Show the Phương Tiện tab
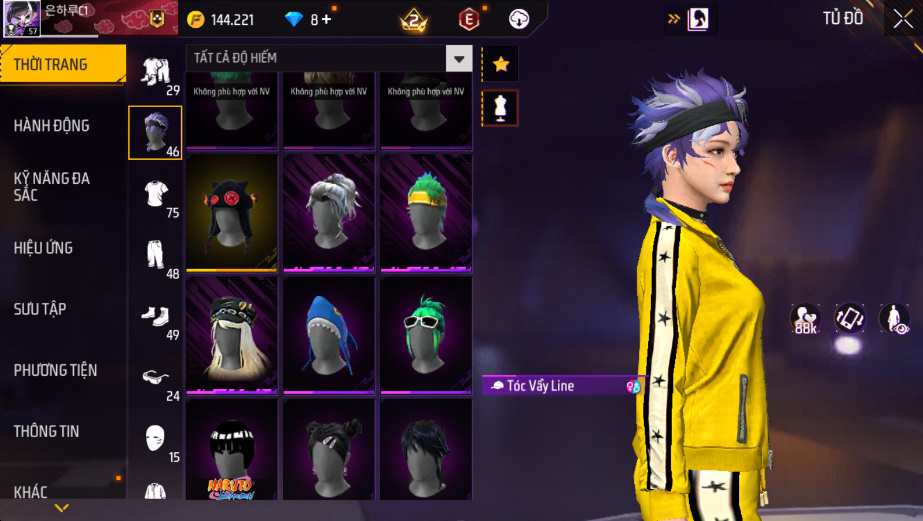Viewport: 923px width, 521px height. point(56,370)
